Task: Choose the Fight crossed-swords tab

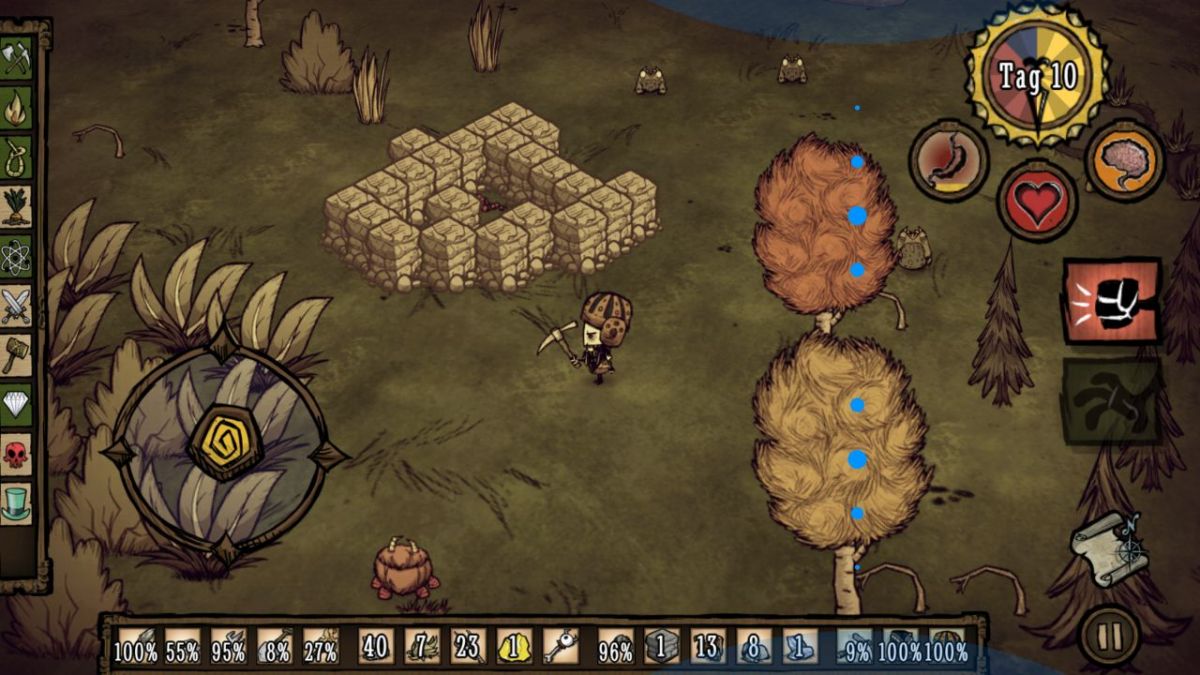Action: [16, 306]
